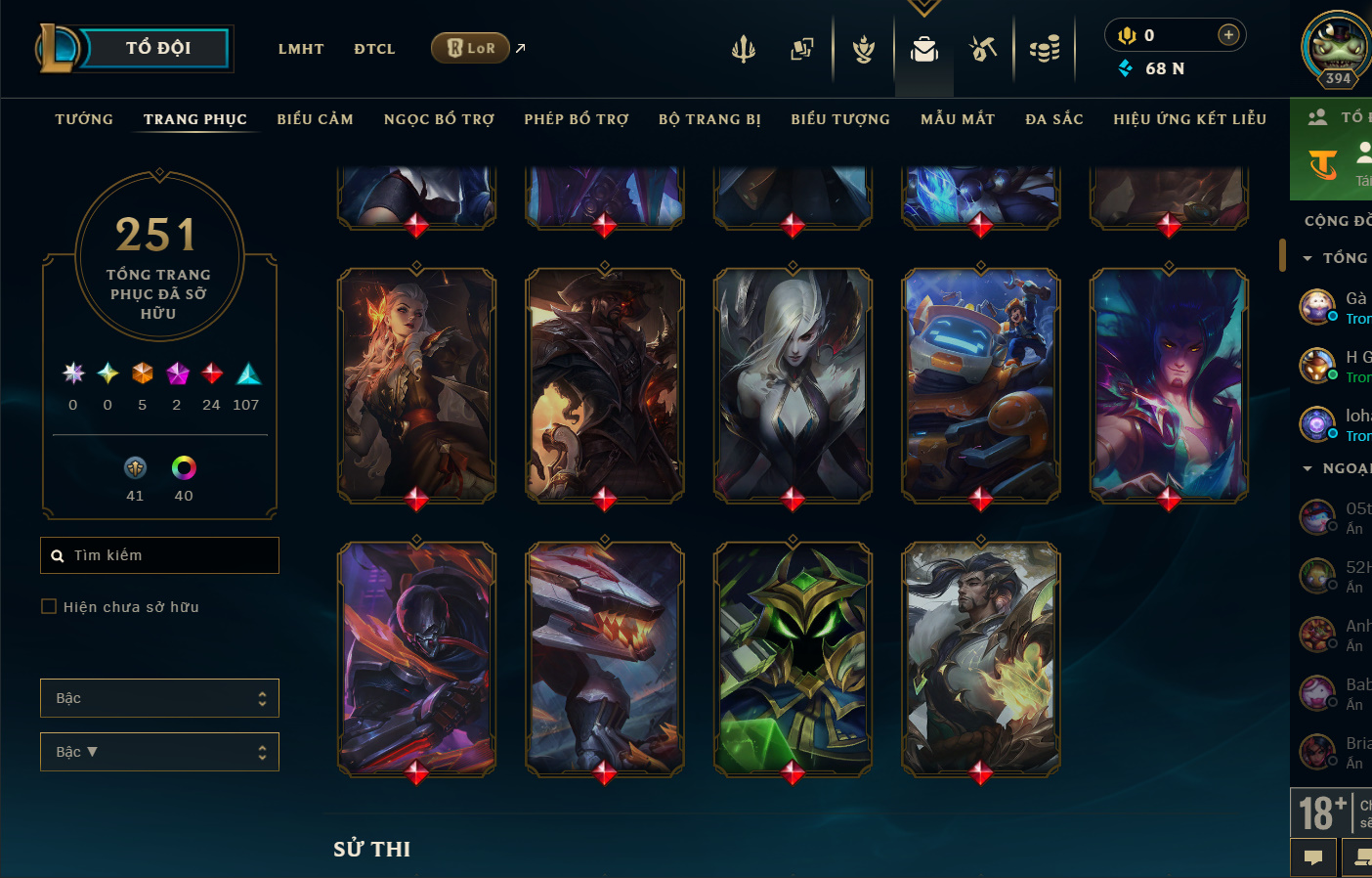Show the BỘ TRANG BỊ tab
The image size is (1372, 878).
pyautogui.click(x=709, y=119)
